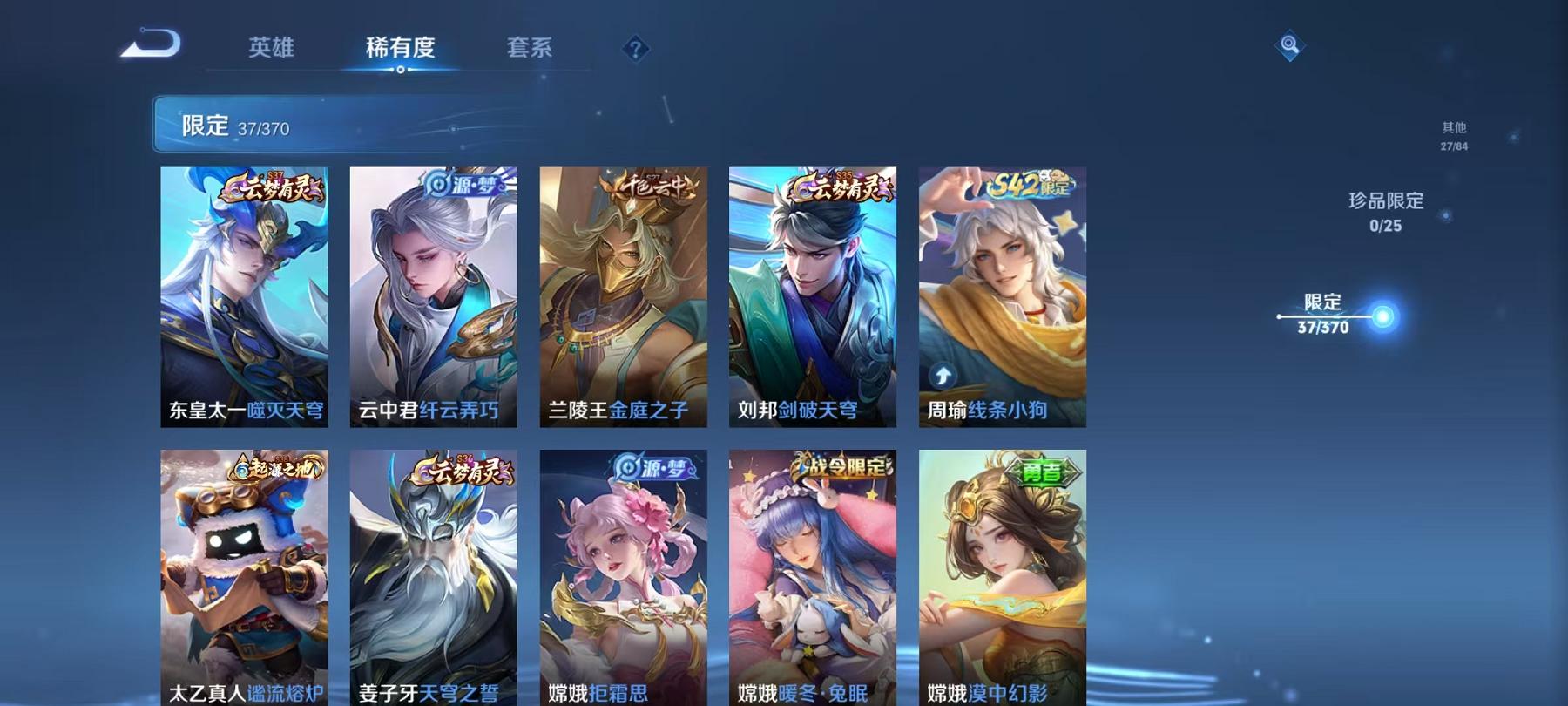Jump to the 其他 27/84 section
Viewport: 1568px width, 706px height.
pyautogui.click(x=1453, y=137)
